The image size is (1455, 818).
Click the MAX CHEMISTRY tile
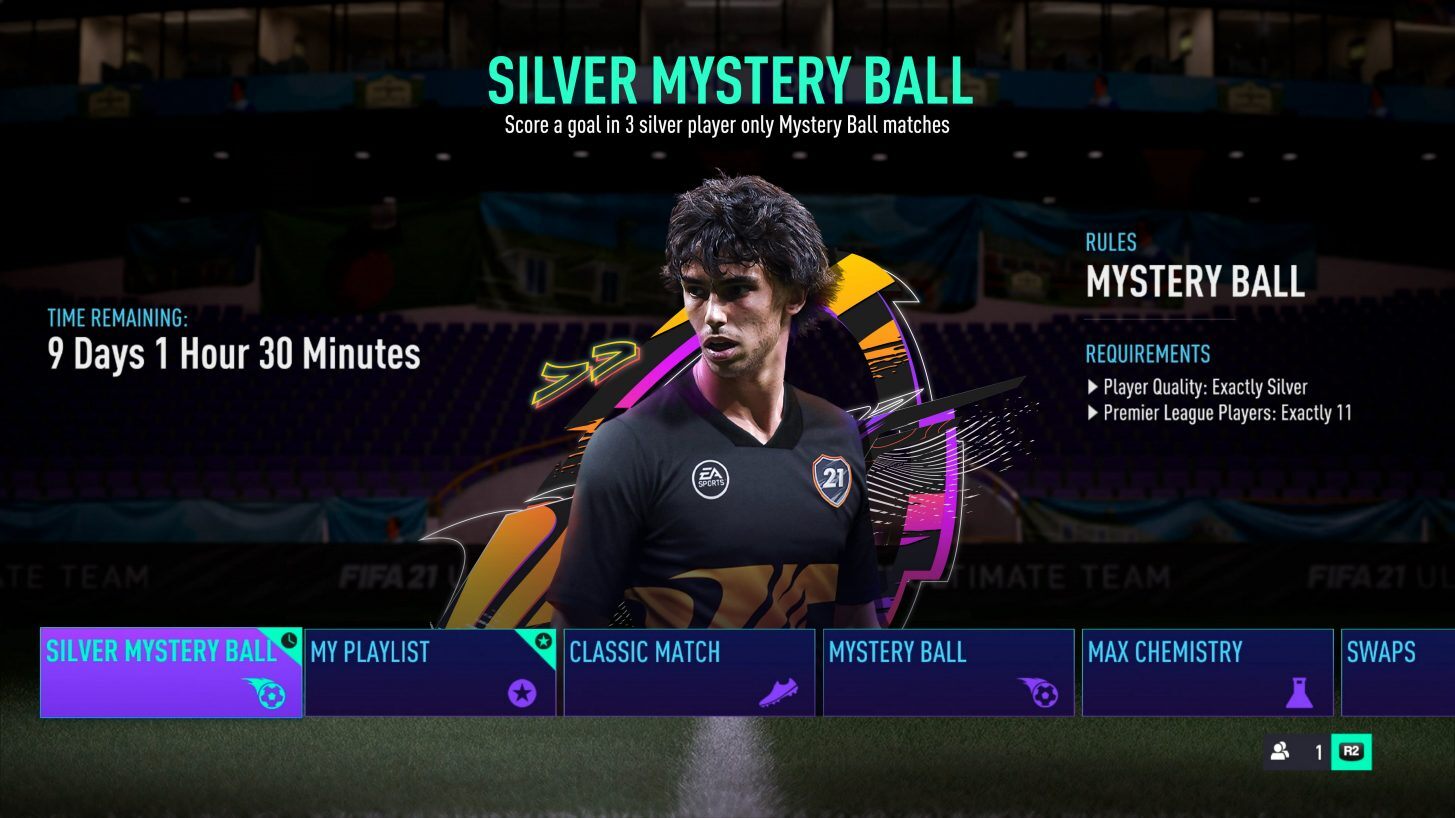[1207, 672]
